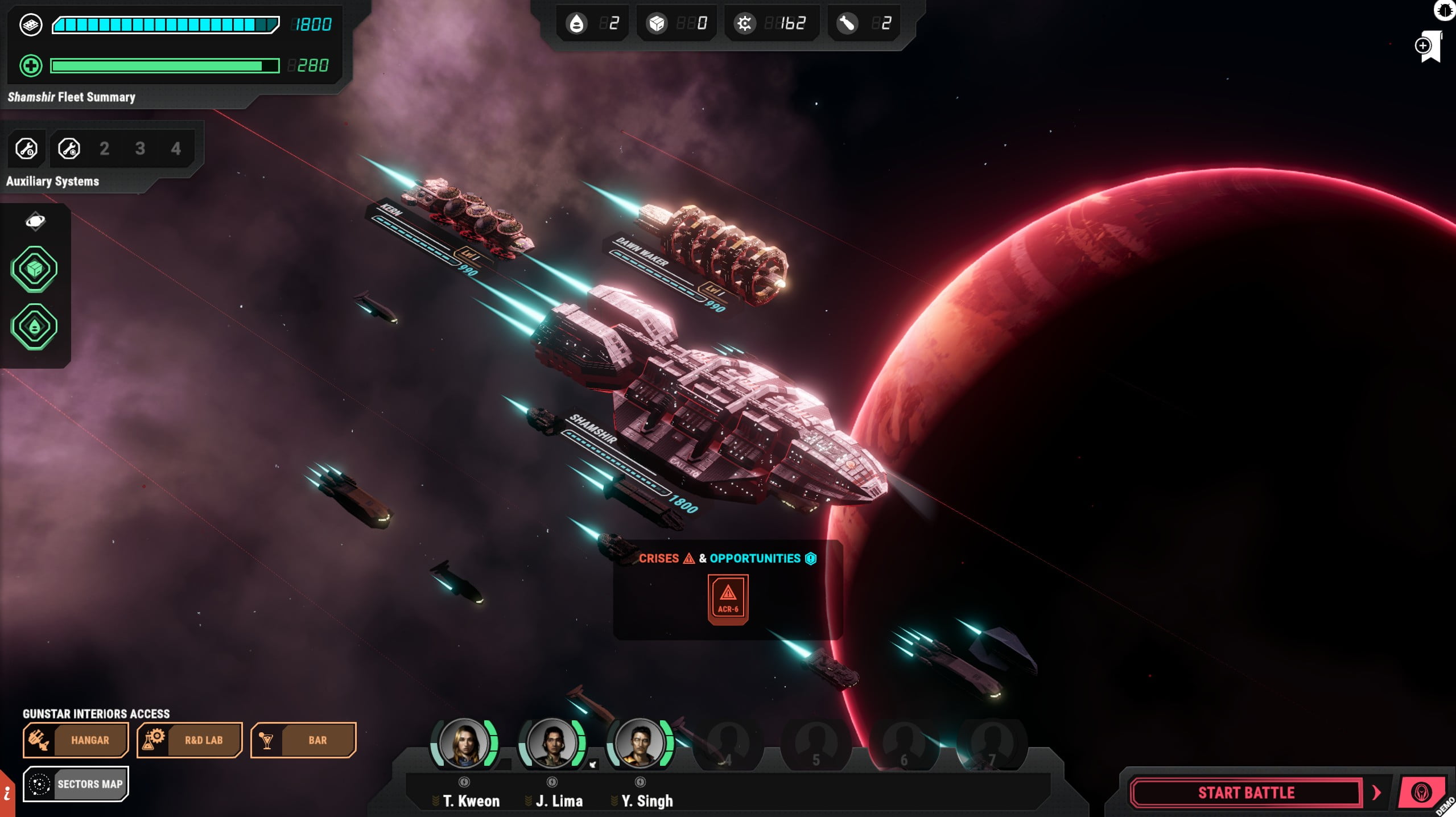1456x817 pixels.
Task: Open the bug report icon
Action: click(1445, 10)
